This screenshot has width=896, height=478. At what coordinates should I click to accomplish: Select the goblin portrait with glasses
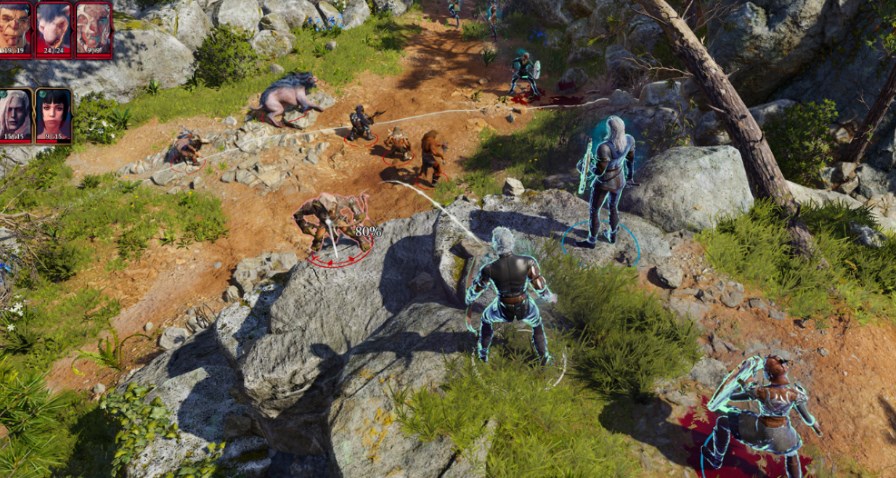pos(15,25)
